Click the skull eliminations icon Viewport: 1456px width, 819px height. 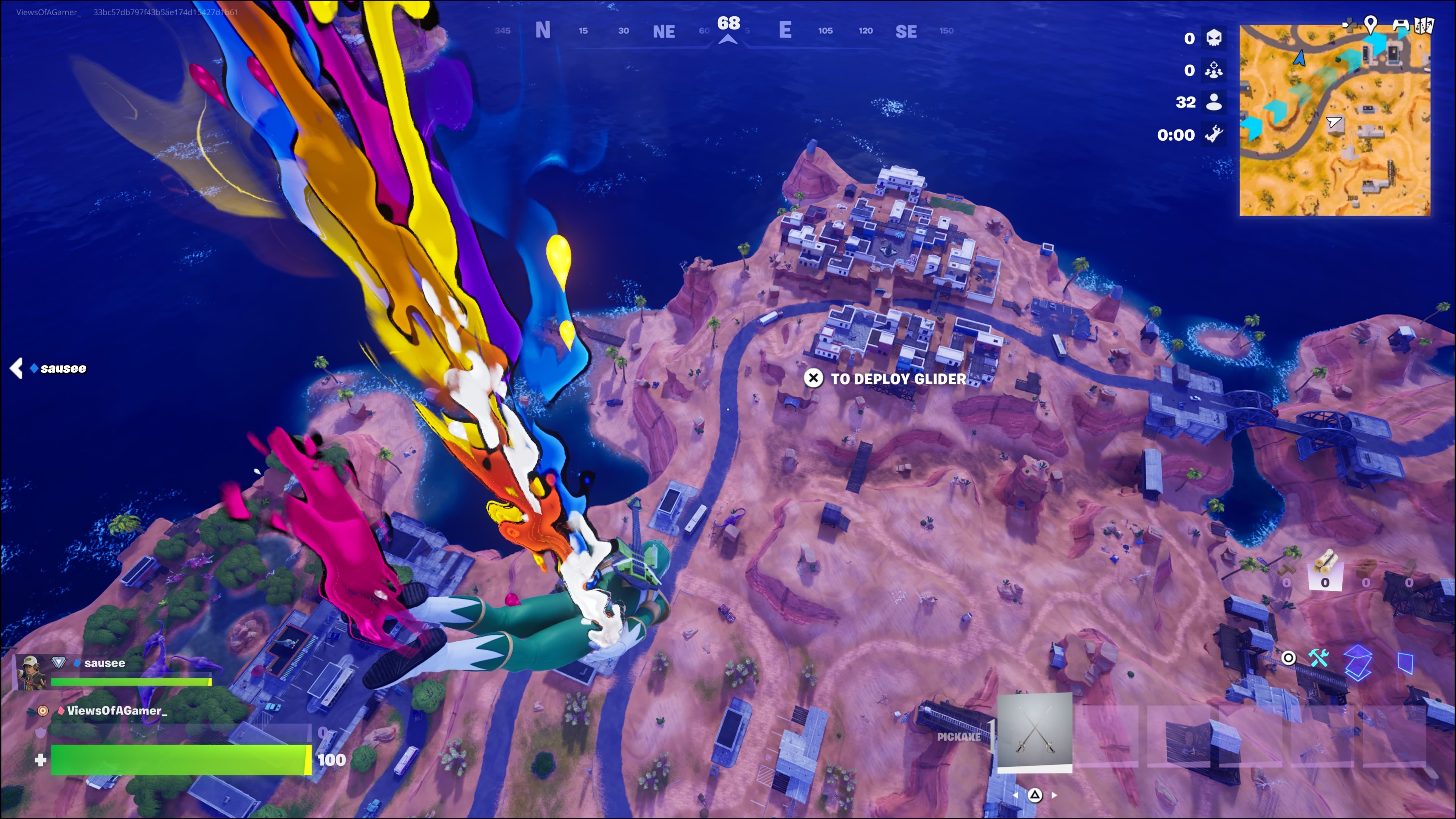point(1213,38)
